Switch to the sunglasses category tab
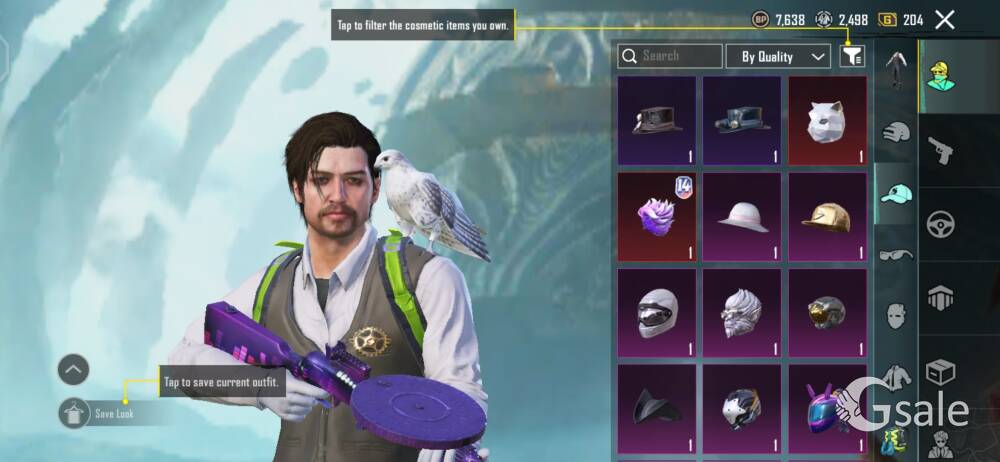 (896, 255)
